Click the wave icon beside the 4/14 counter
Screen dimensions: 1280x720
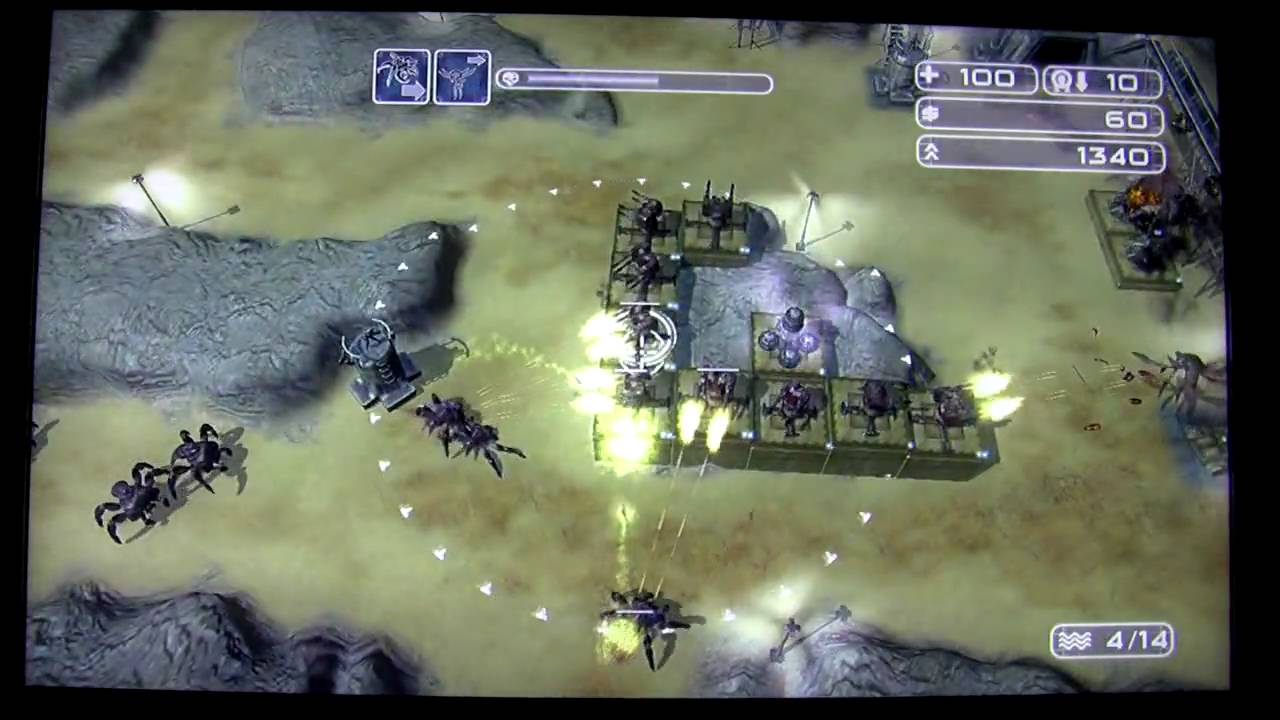point(1075,640)
